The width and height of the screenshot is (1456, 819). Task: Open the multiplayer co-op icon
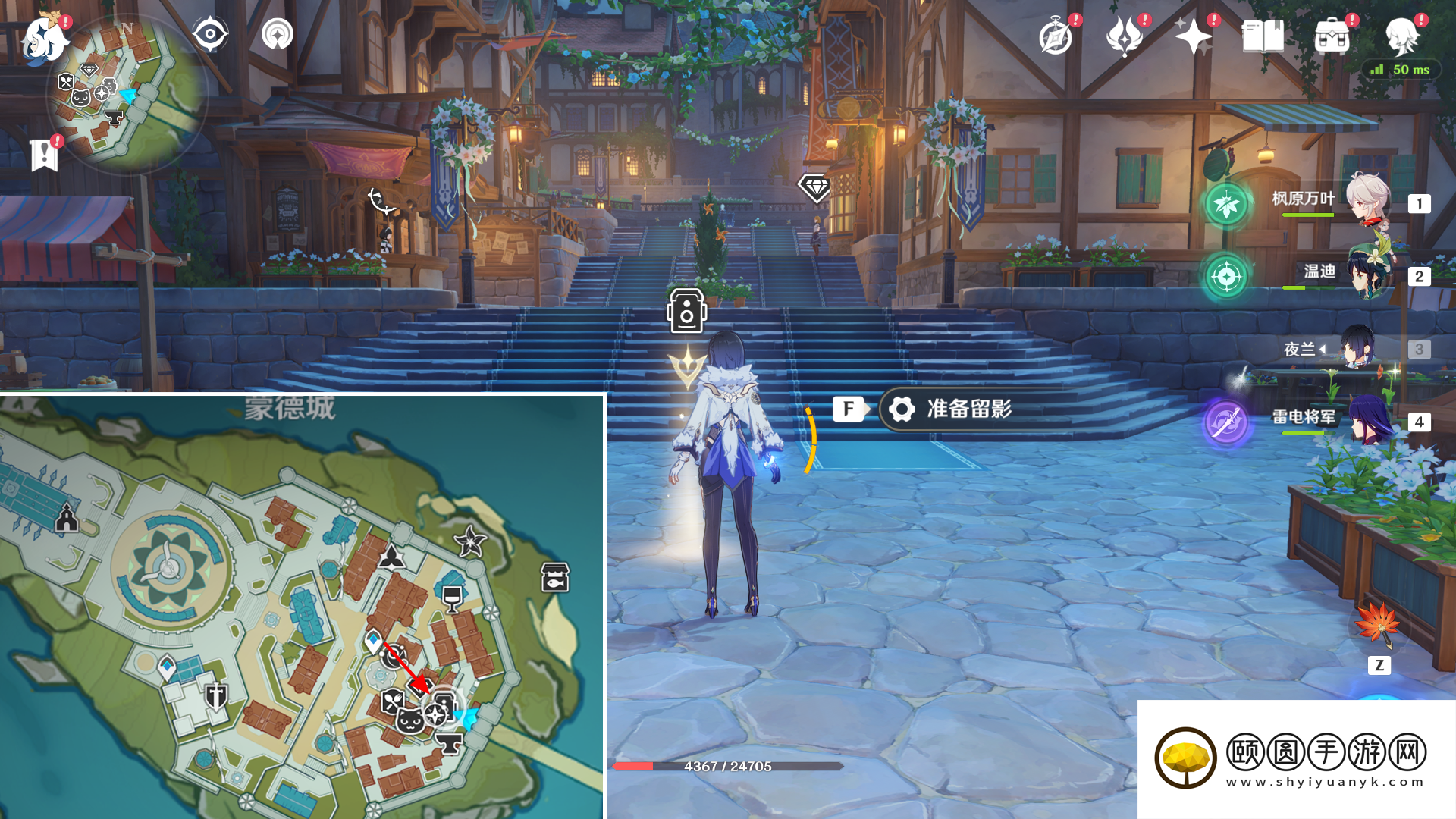(x=277, y=35)
